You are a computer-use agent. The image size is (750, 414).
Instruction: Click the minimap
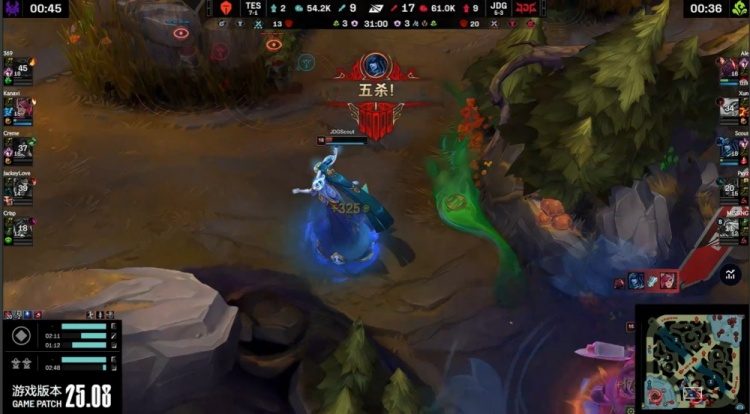click(692, 359)
